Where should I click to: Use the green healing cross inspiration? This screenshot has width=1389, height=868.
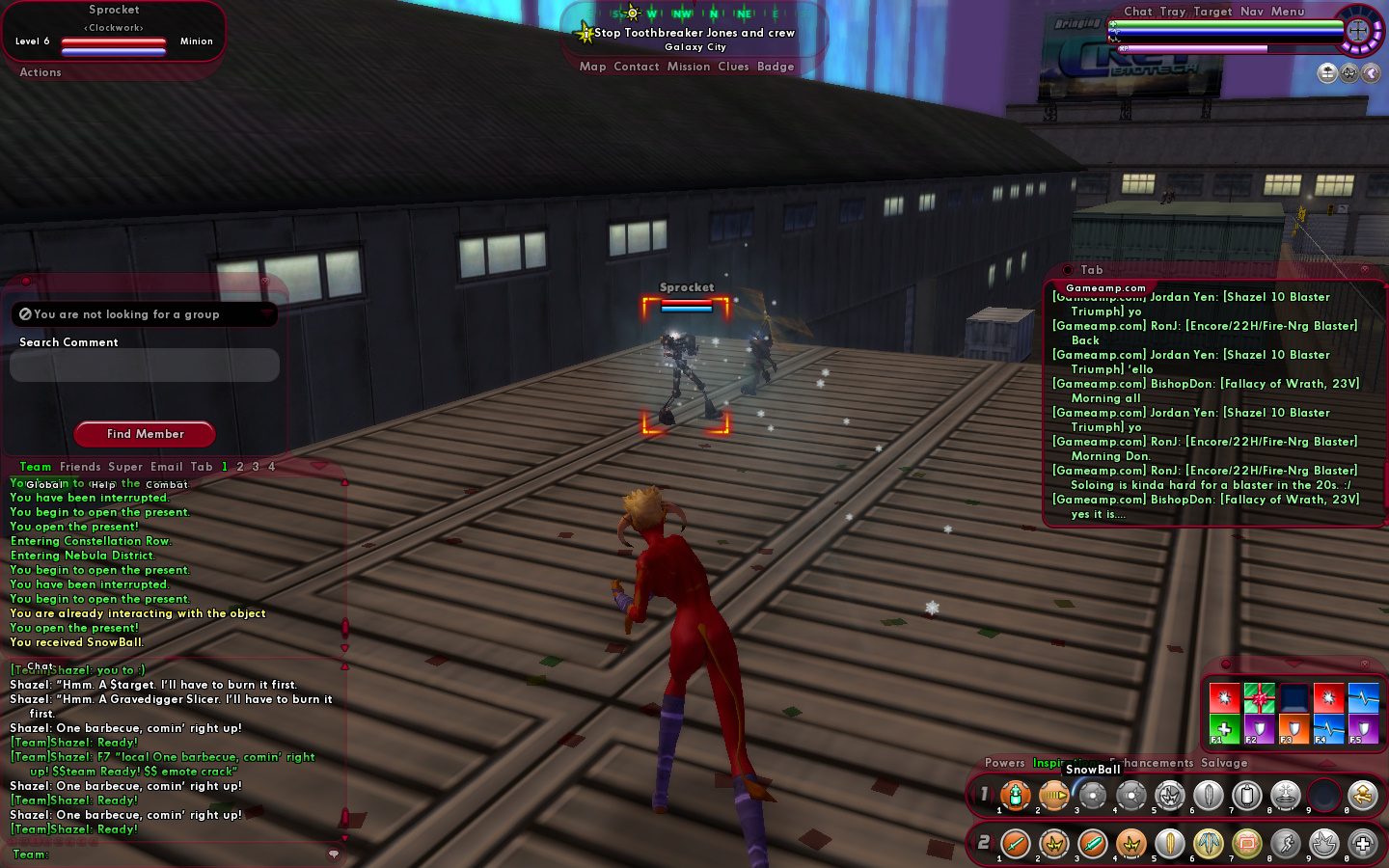pos(1224,729)
